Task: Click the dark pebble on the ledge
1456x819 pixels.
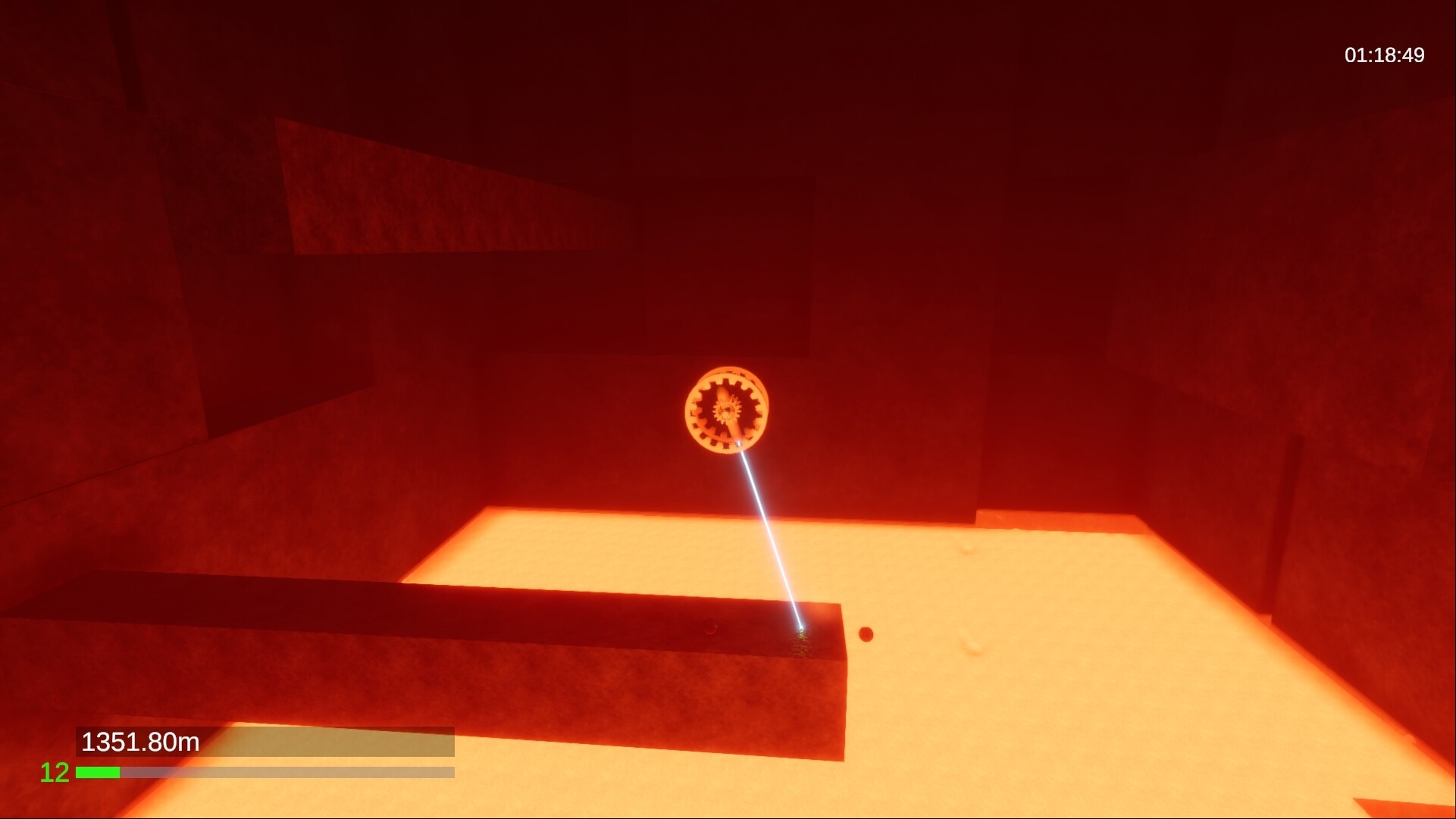Action: click(711, 626)
